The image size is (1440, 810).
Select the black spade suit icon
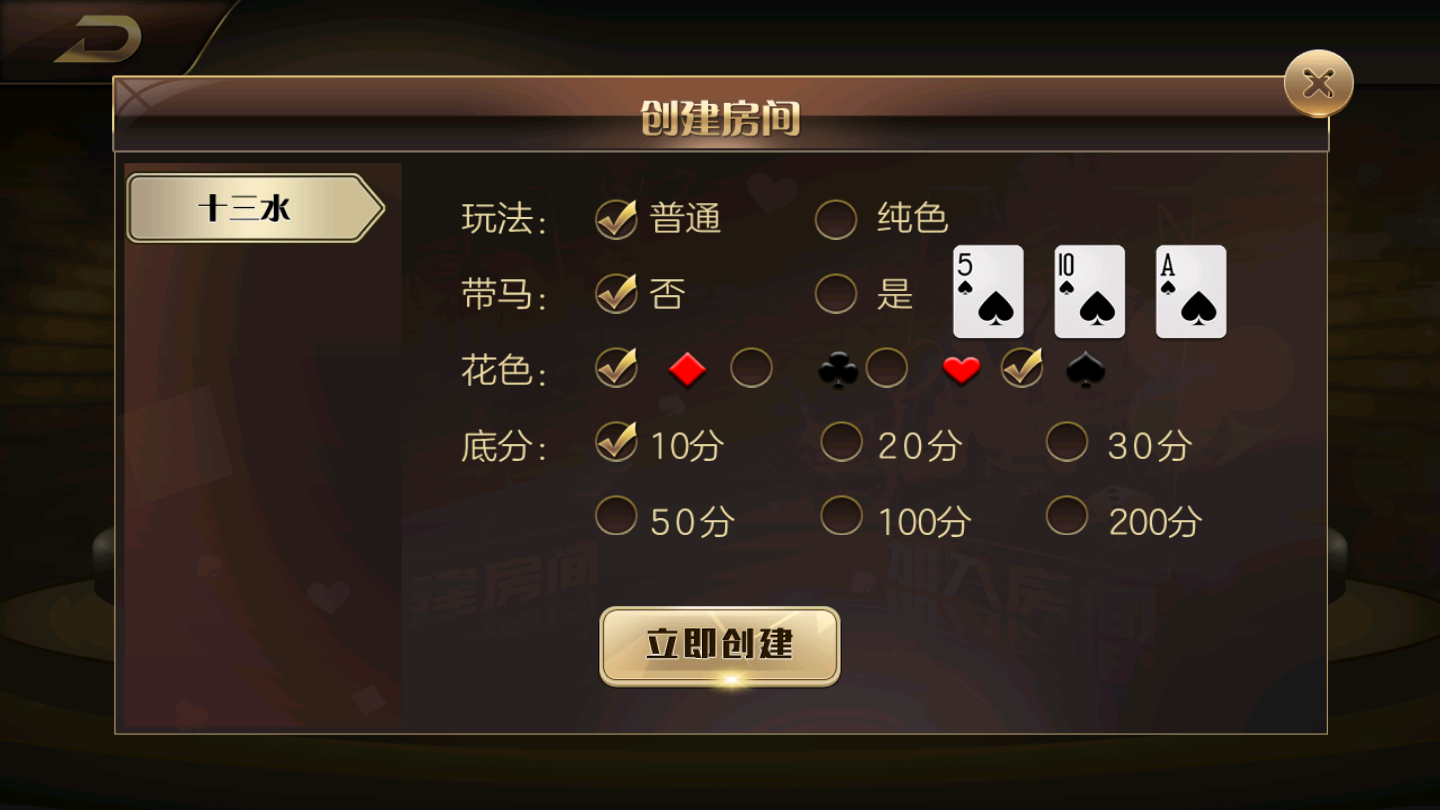point(1085,368)
